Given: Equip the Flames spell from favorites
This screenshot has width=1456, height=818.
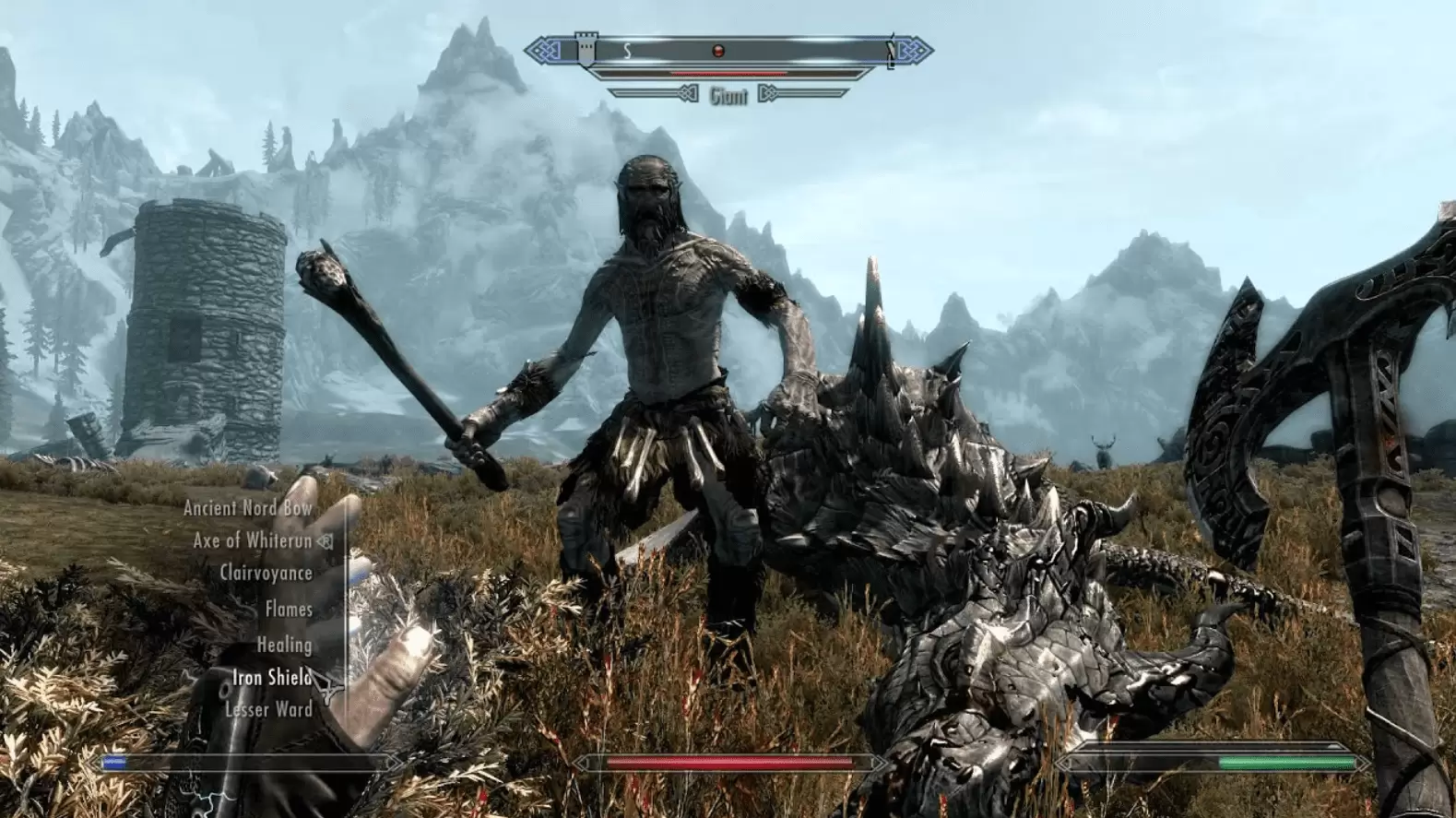Looking at the screenshot, I should (x=288, y=609).
